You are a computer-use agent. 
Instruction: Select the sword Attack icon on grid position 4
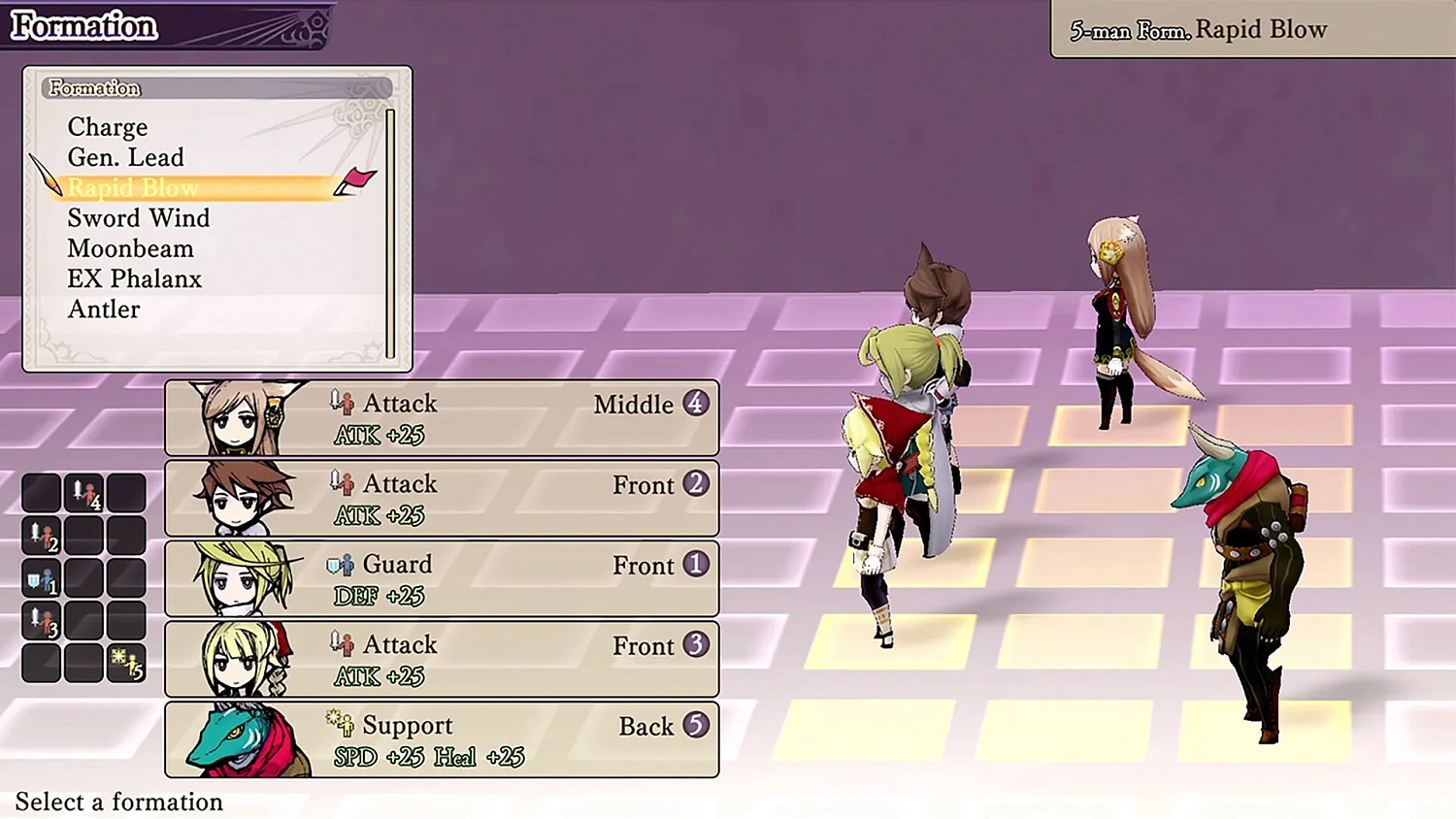tap(85, 494)
